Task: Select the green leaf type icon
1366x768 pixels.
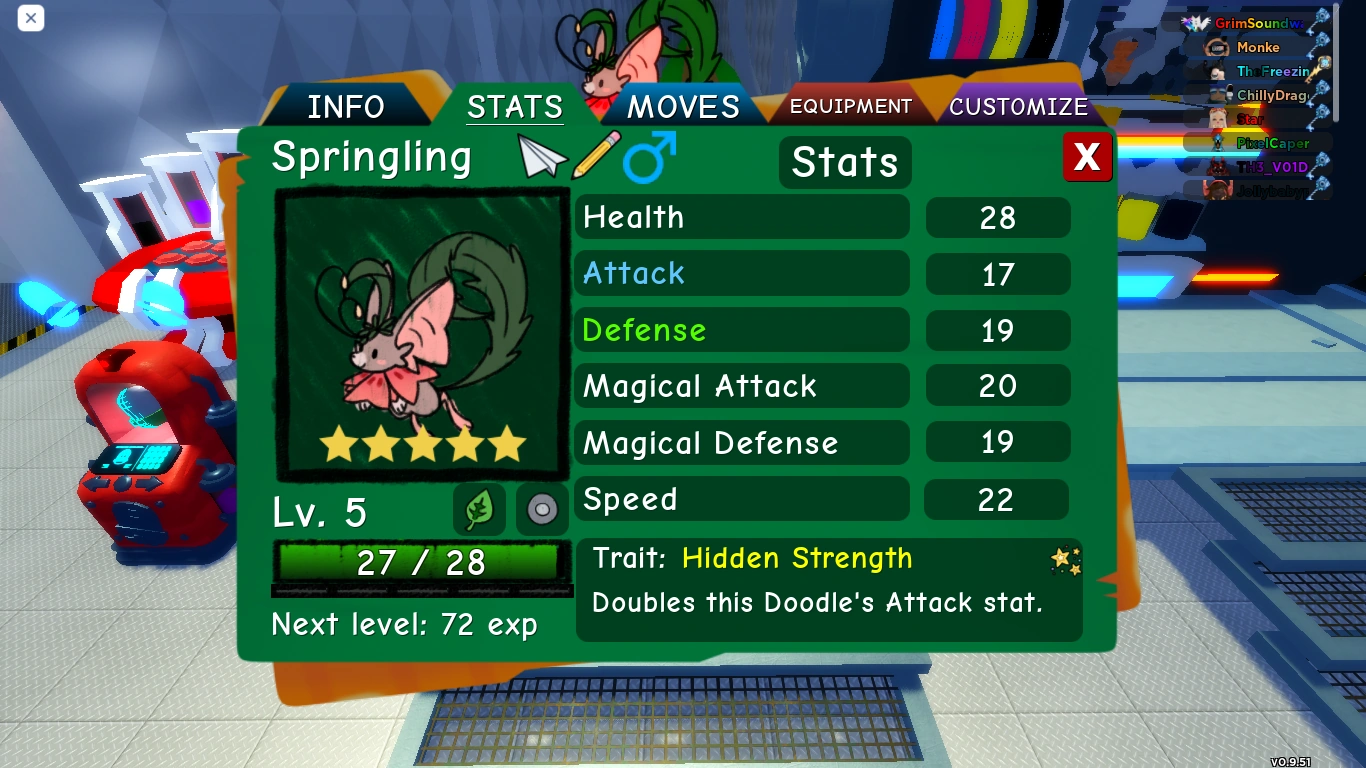Action: click(x=478, y=509)
